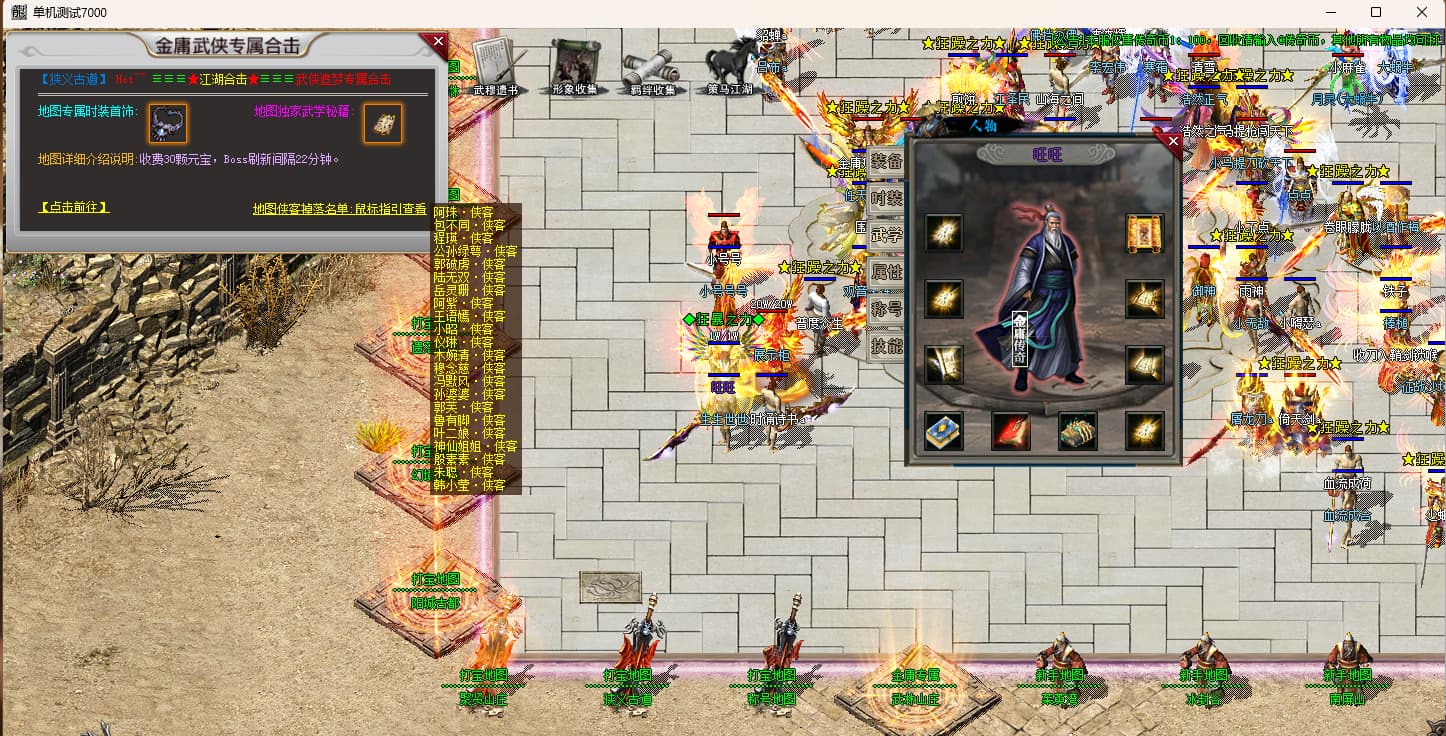Switch to the 武学 tab
This screenshot has width=1446, height=736.
click(x=887, y=235)
